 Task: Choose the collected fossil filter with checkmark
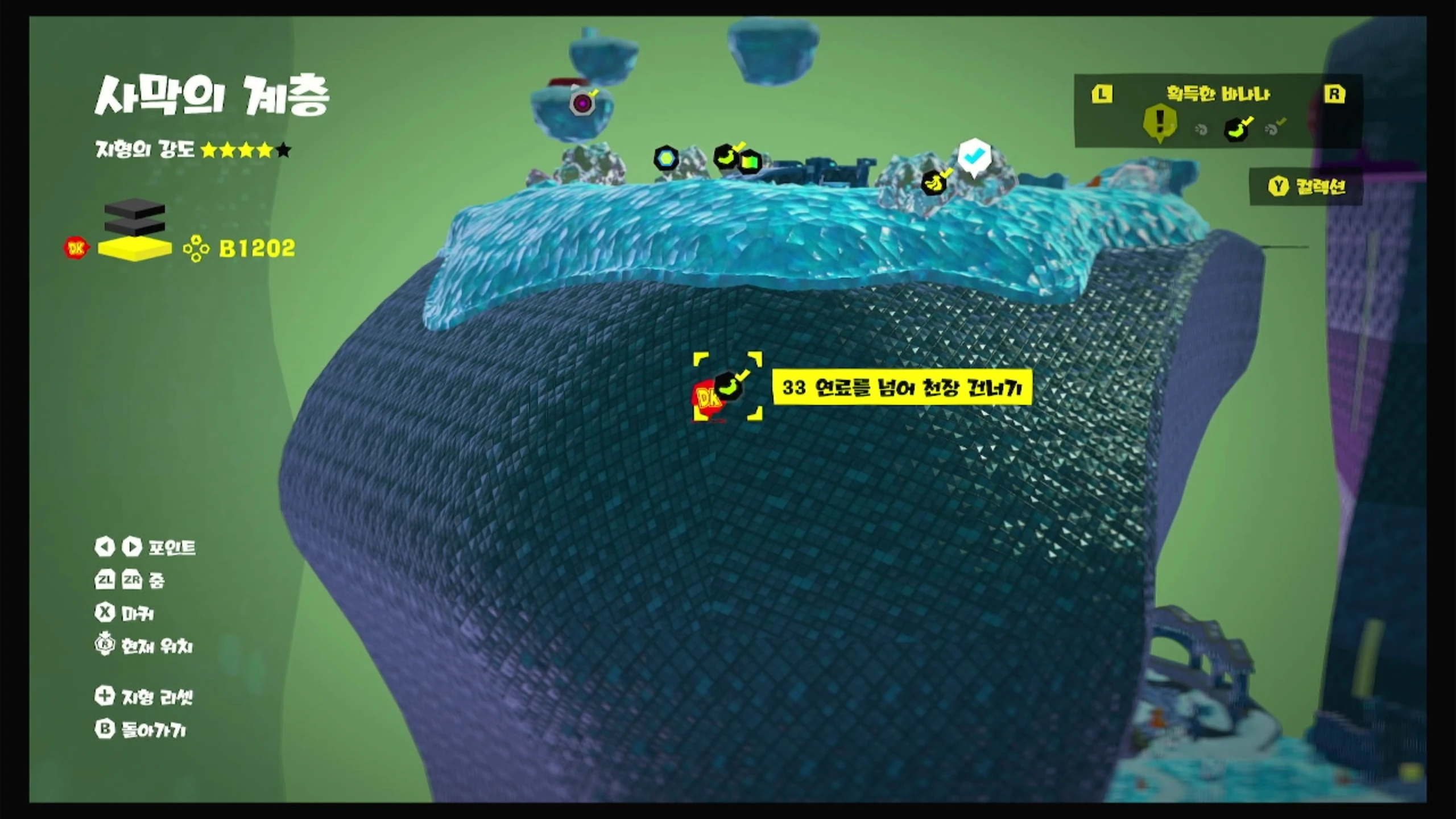1273,129
